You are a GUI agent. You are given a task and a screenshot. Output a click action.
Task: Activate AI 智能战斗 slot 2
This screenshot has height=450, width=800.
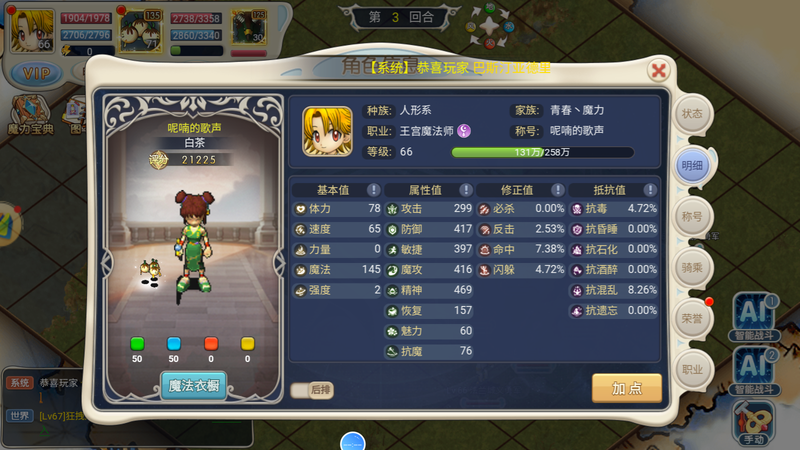pyautogui.click(x=755, y=368)
